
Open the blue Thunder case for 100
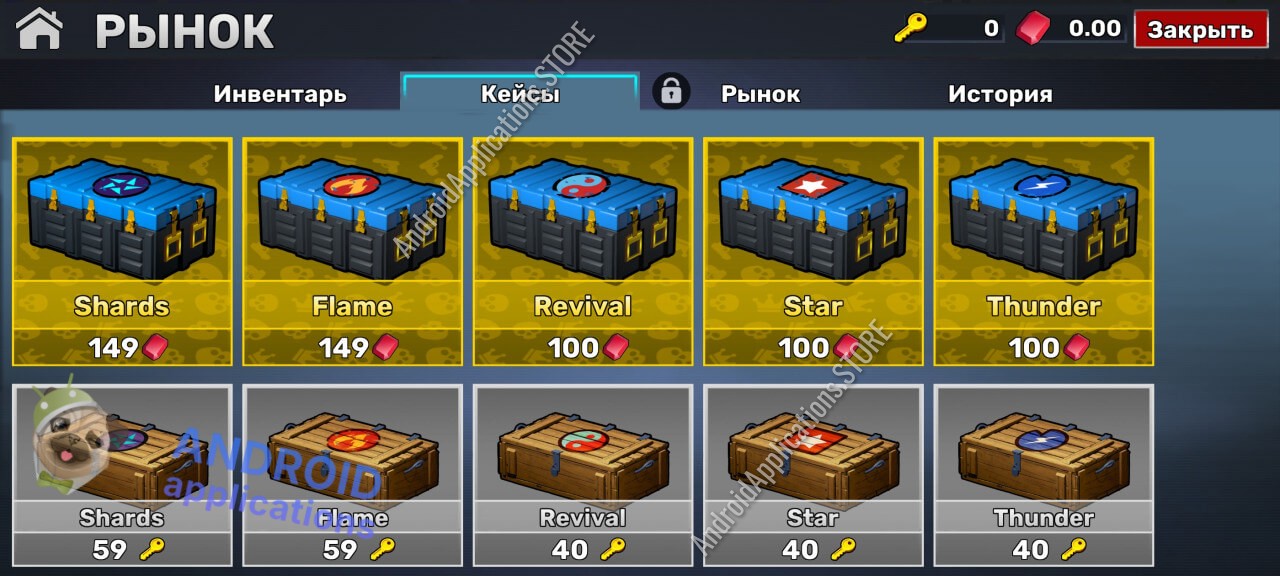coord(1043,251)
